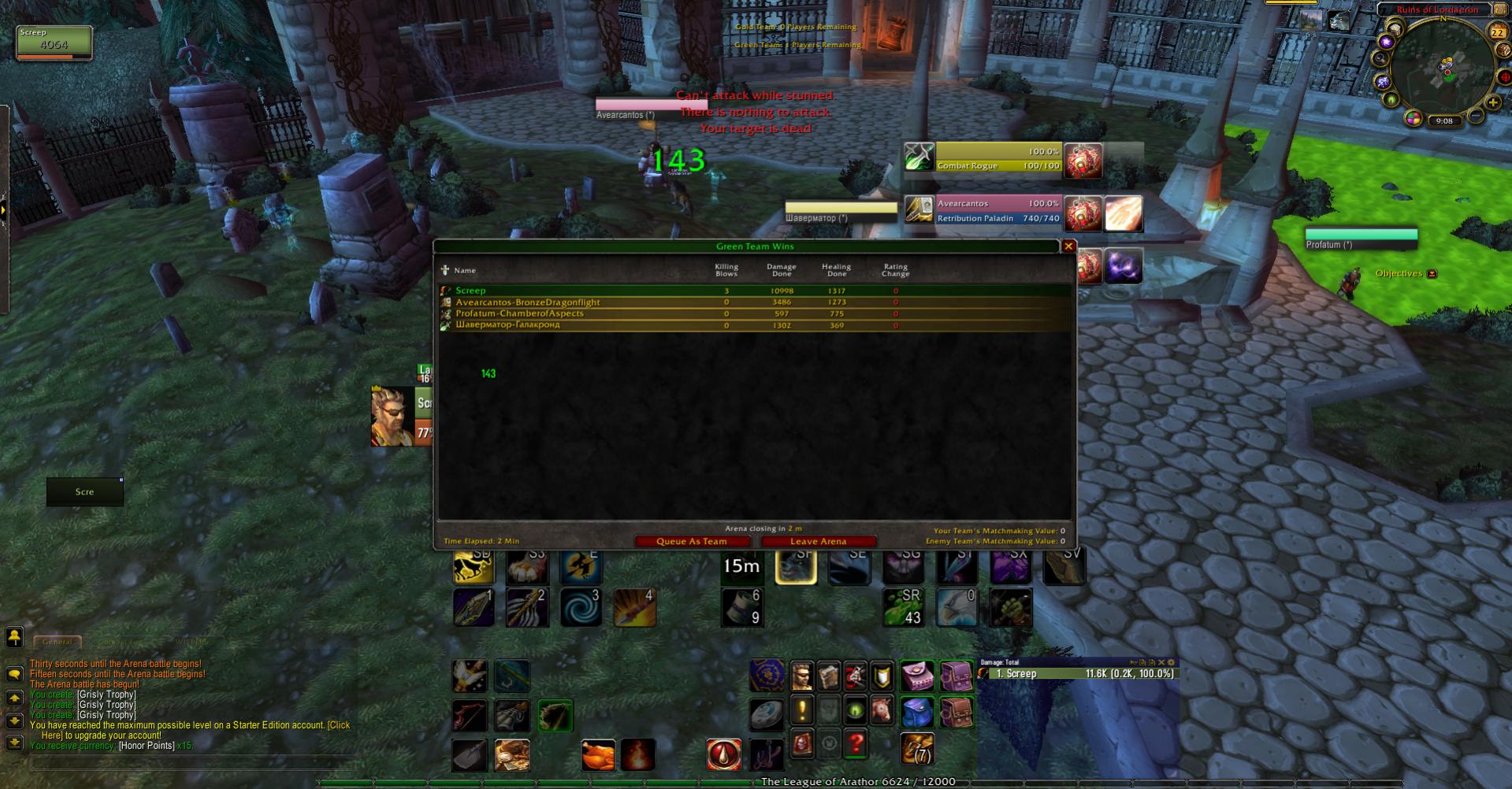Viewport: 1512px width, 789px height.
Task: Open the character info portrait micro button
Action: pyautogui.click(x=802, y=676)
